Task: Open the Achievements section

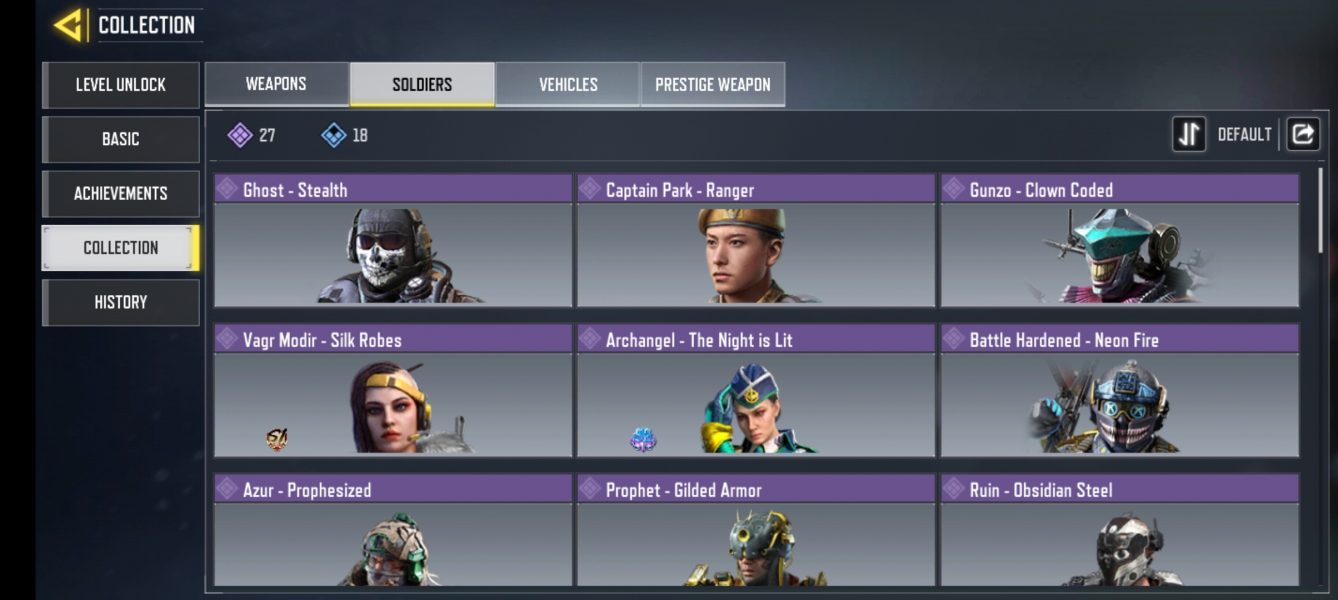Action: (x=121, y=193)
